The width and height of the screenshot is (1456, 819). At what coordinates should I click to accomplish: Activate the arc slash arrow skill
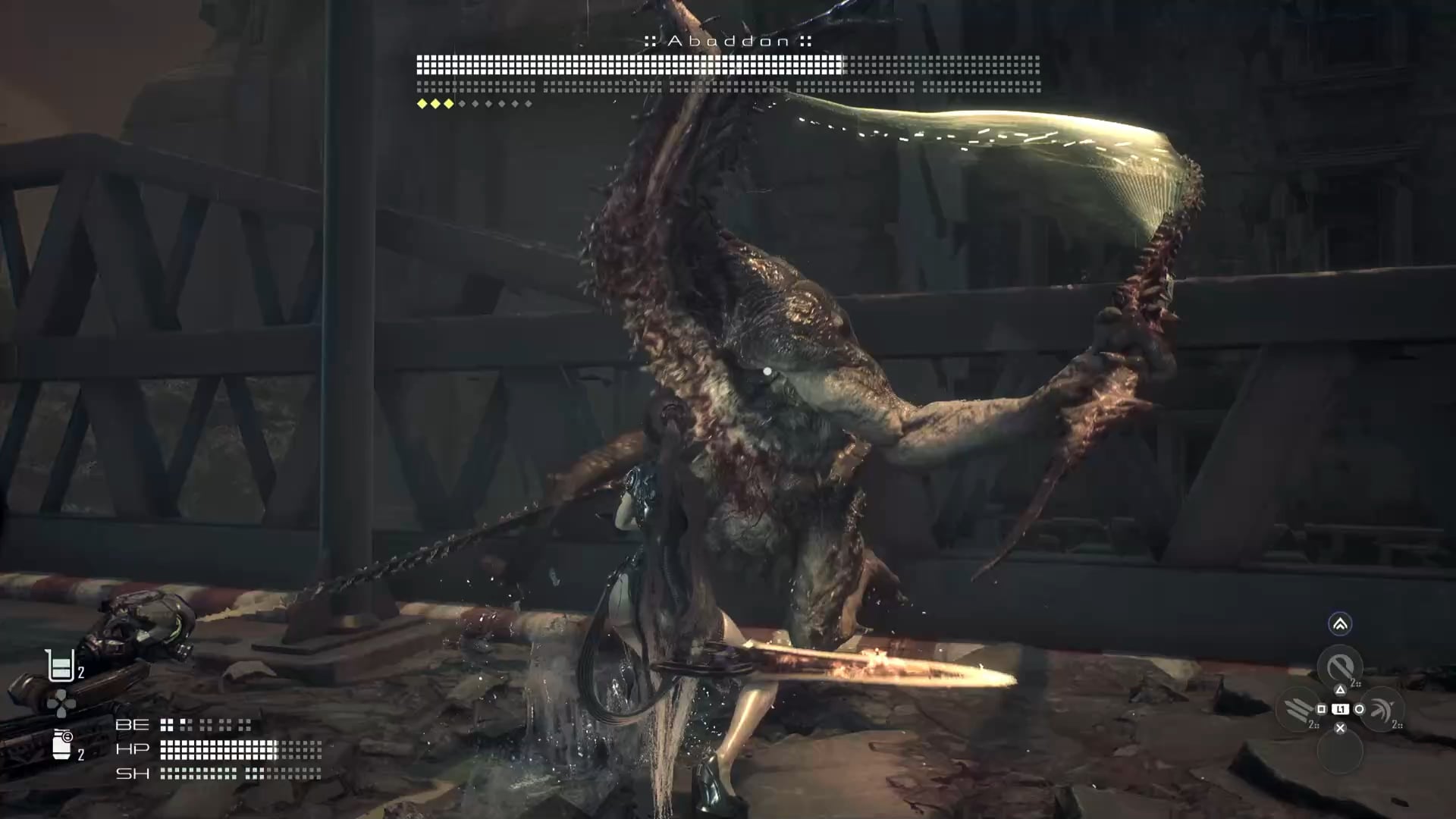click(1382, 710)
